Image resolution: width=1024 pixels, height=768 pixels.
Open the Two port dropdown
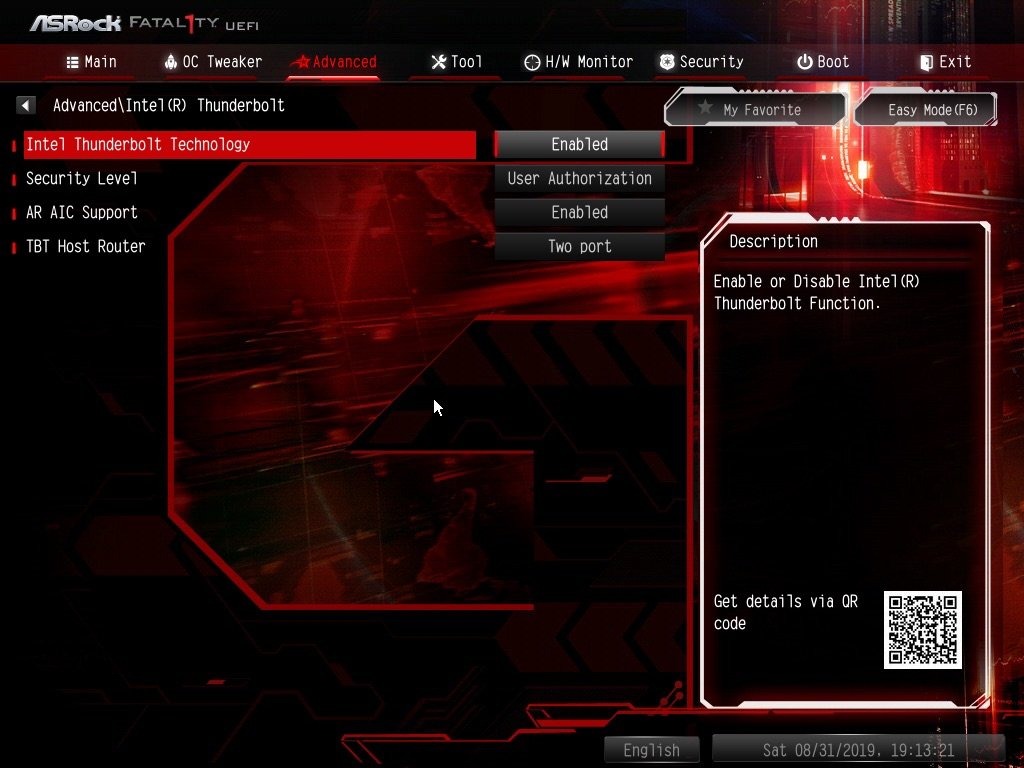(579, 247)
